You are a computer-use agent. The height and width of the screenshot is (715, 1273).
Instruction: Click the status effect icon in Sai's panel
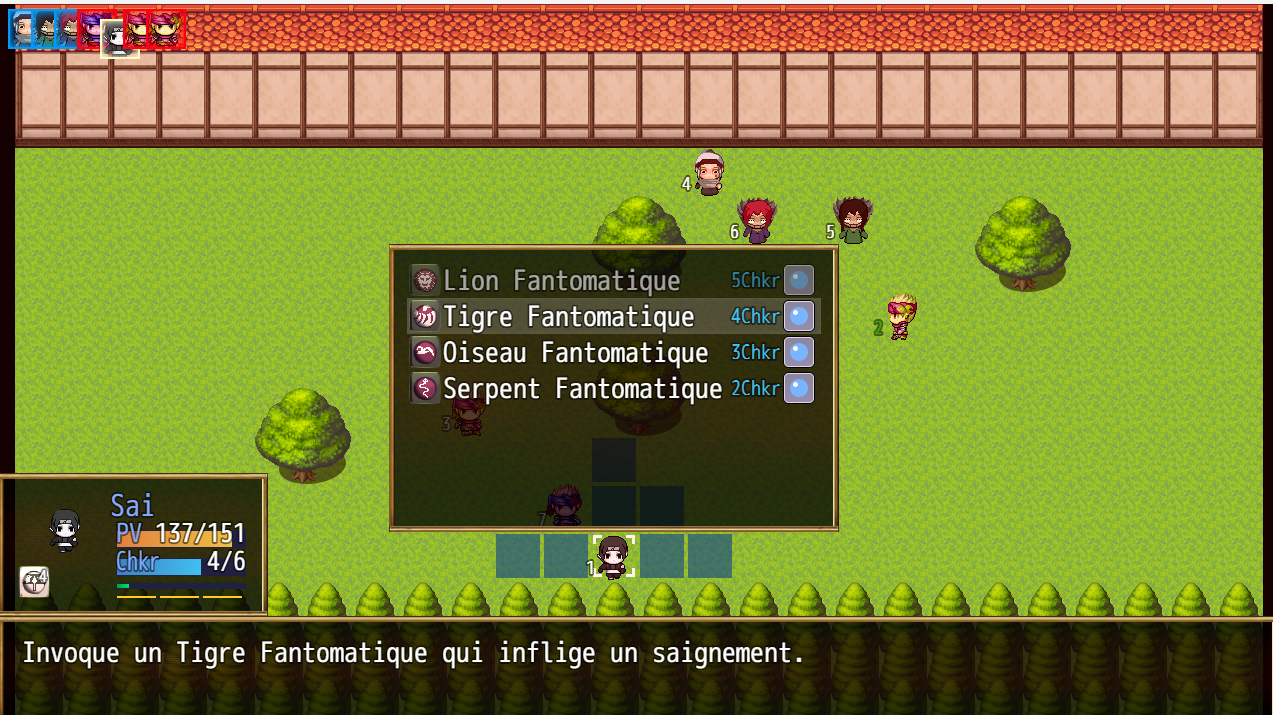tap(35, 582)
